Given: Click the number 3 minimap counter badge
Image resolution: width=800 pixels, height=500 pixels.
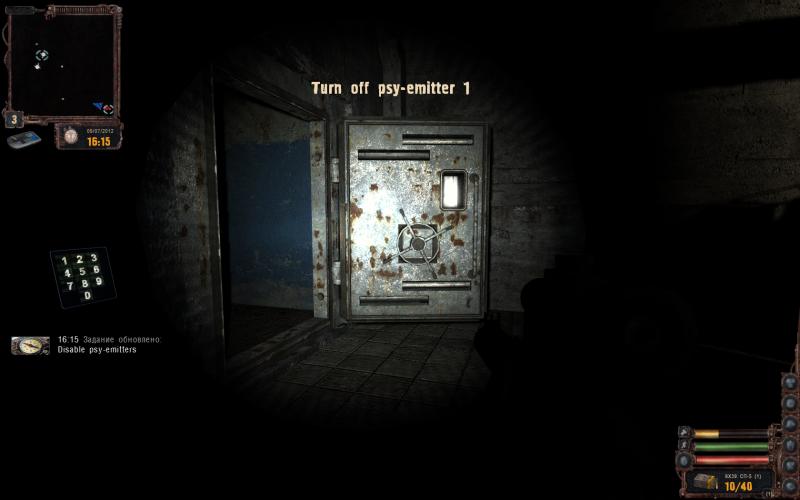Looking at the screenshot, I should click(x=14, y=119).
